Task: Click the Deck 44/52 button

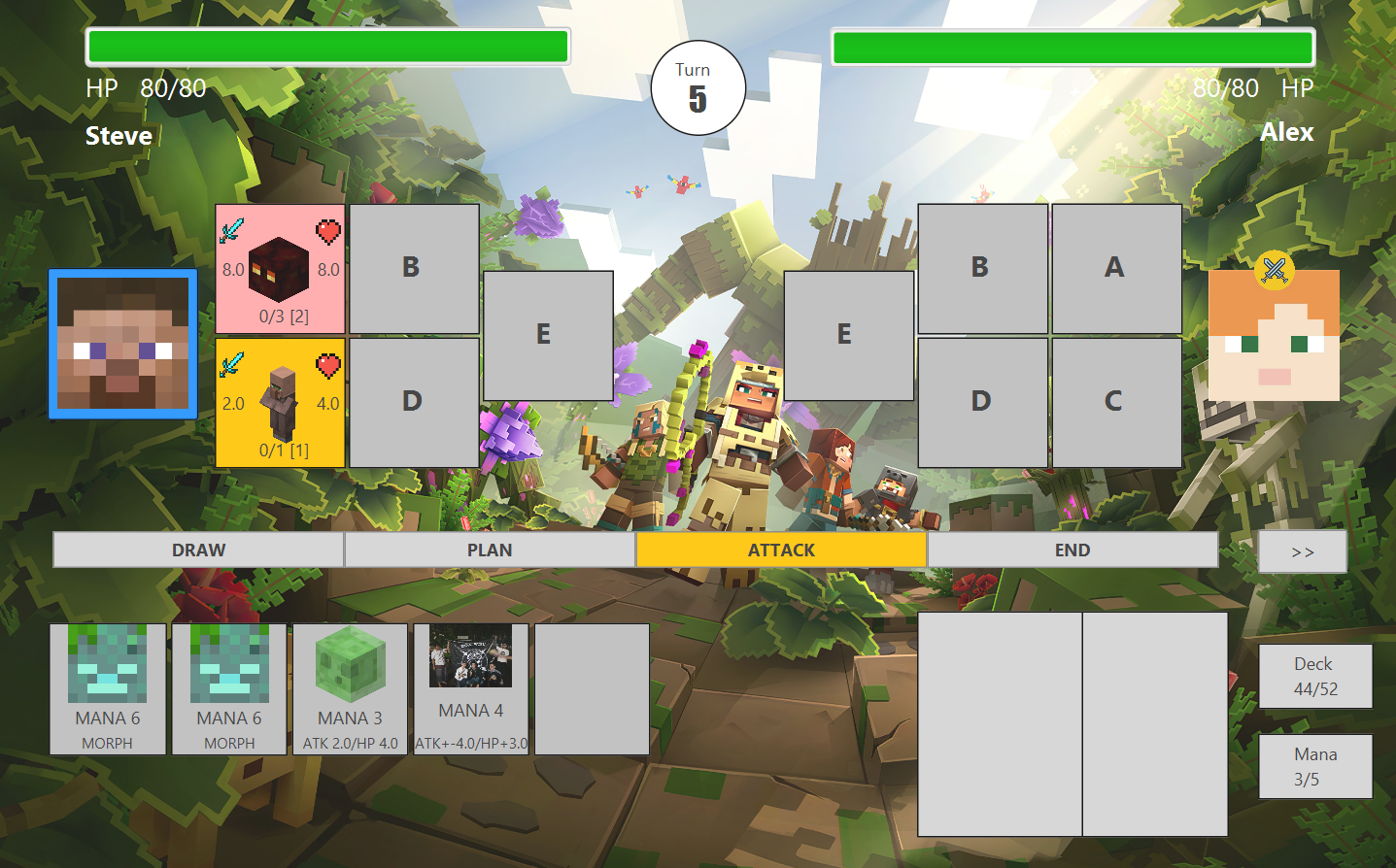Action: [1314, 675]
